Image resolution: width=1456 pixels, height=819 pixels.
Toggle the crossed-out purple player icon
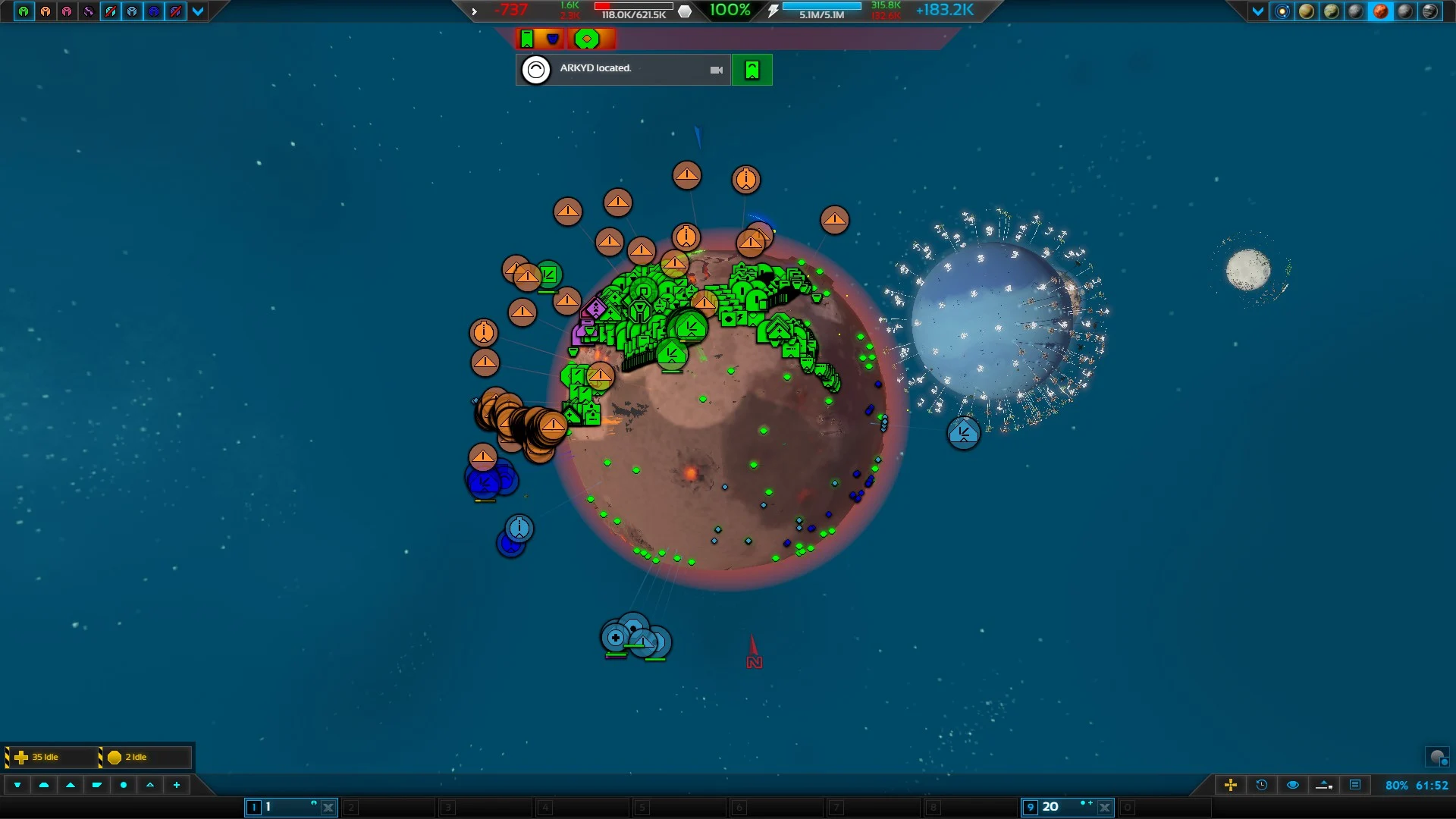tap(177, 12)
